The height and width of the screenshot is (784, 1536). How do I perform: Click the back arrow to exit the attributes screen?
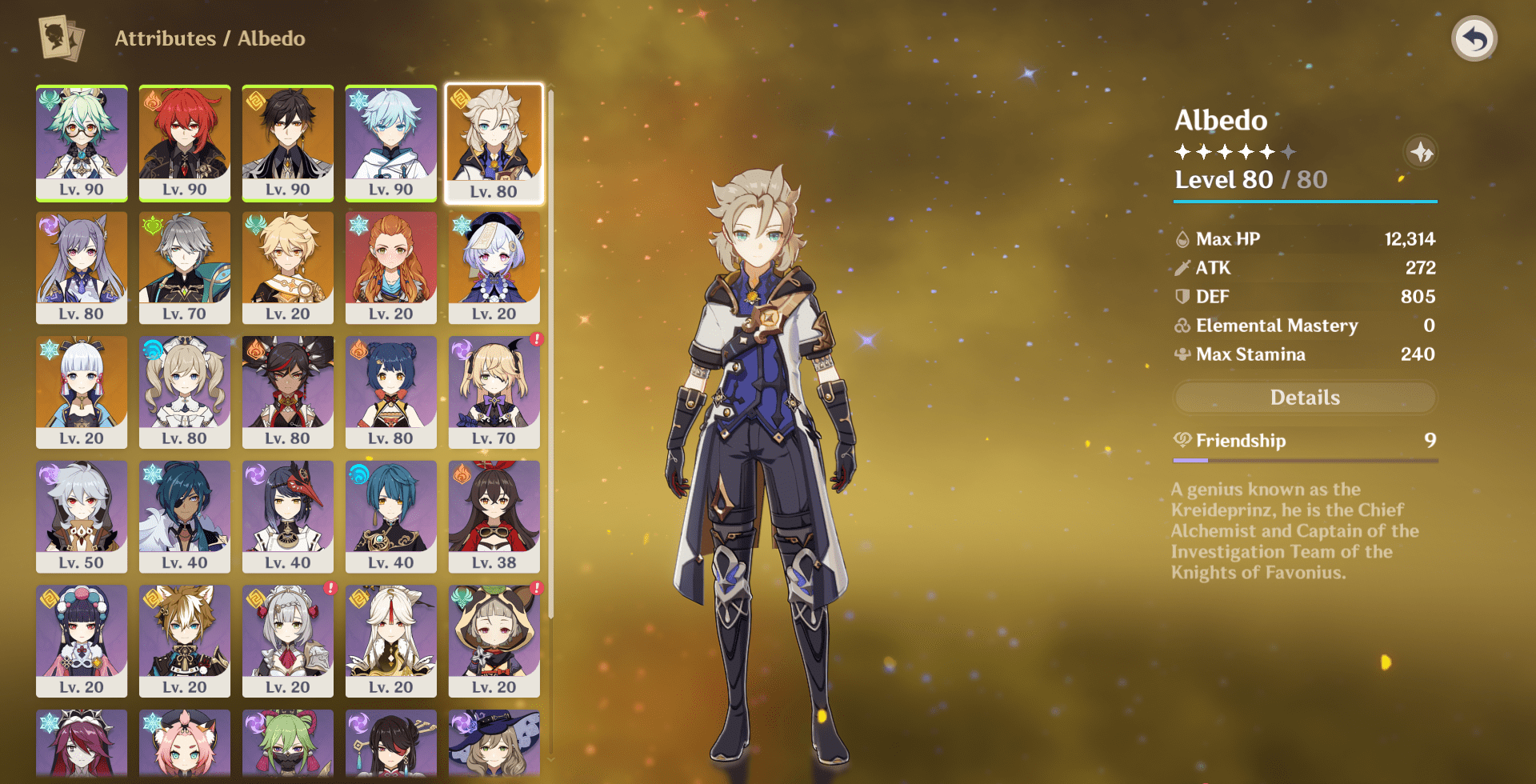tap(1476, 38)
